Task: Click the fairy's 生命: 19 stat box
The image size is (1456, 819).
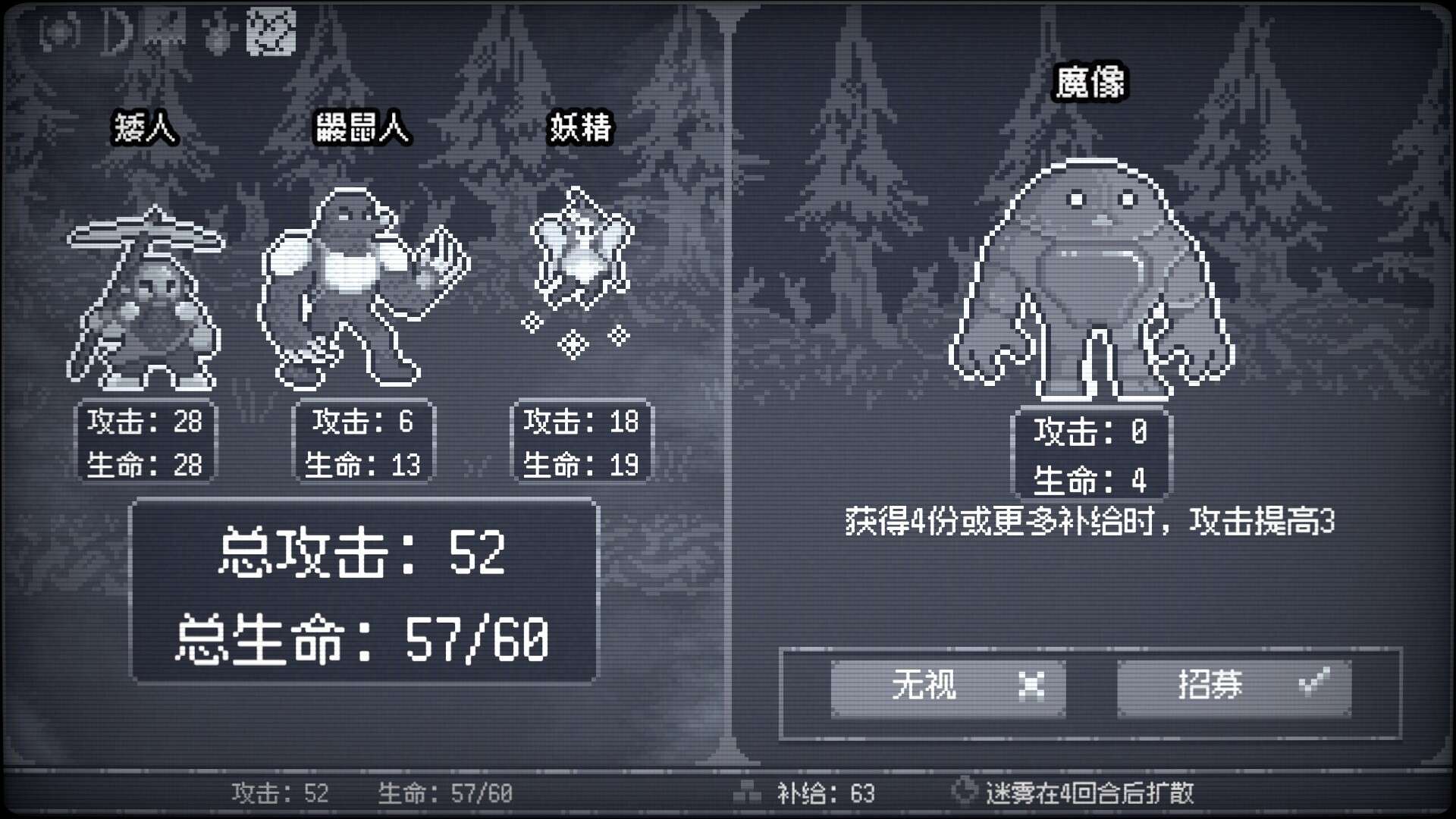Action: coord(582,465)
